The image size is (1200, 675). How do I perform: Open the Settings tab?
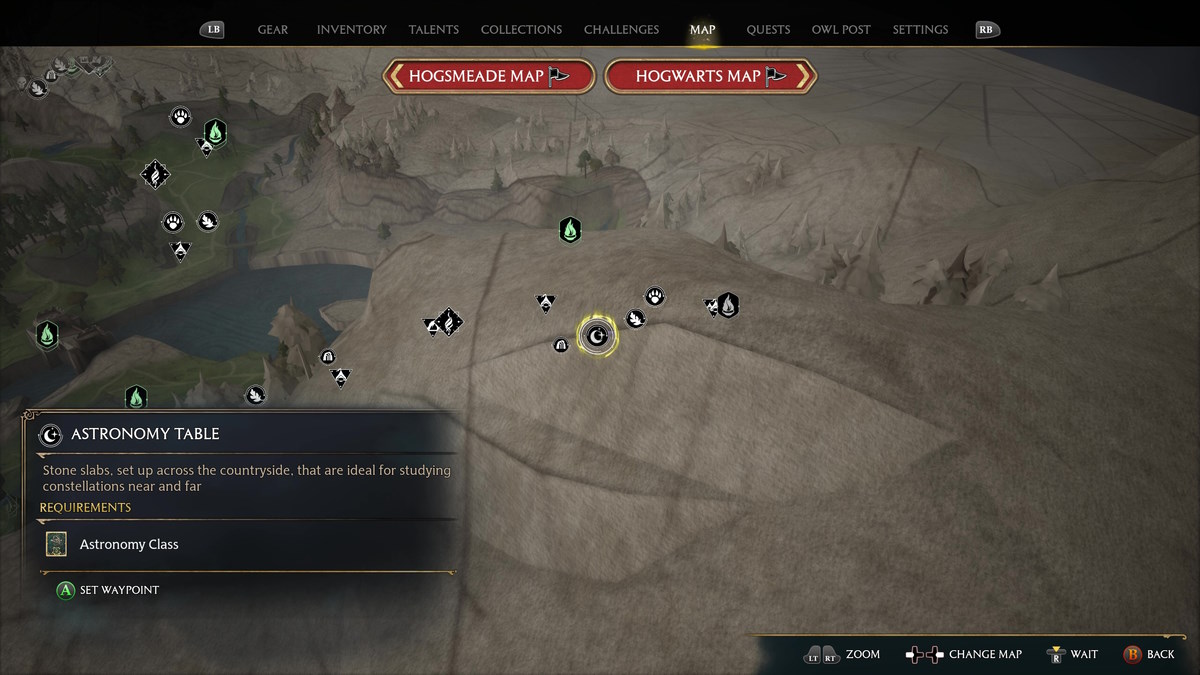click(x=920, y=30)
